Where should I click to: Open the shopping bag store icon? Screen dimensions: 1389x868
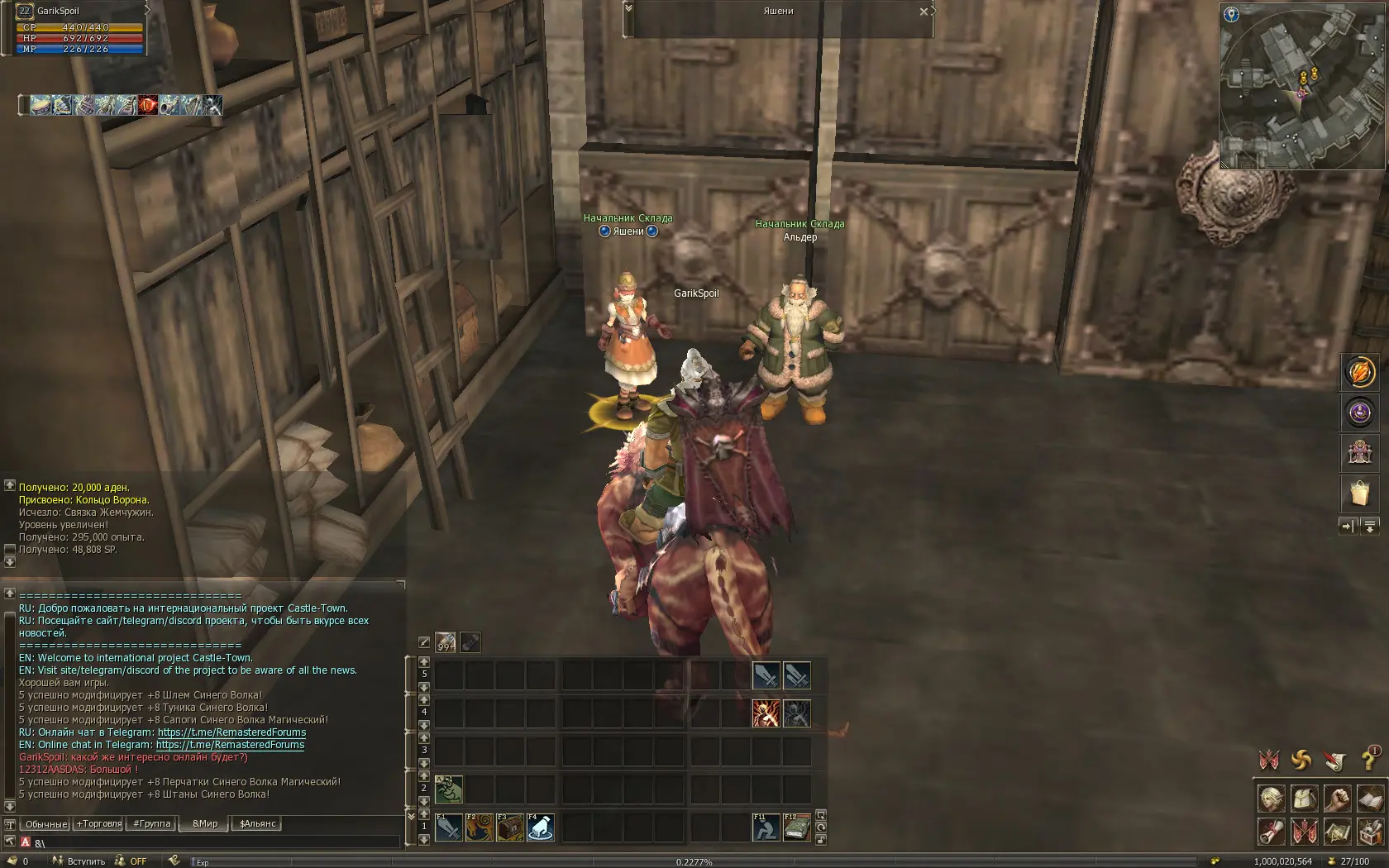point(1359,493)
